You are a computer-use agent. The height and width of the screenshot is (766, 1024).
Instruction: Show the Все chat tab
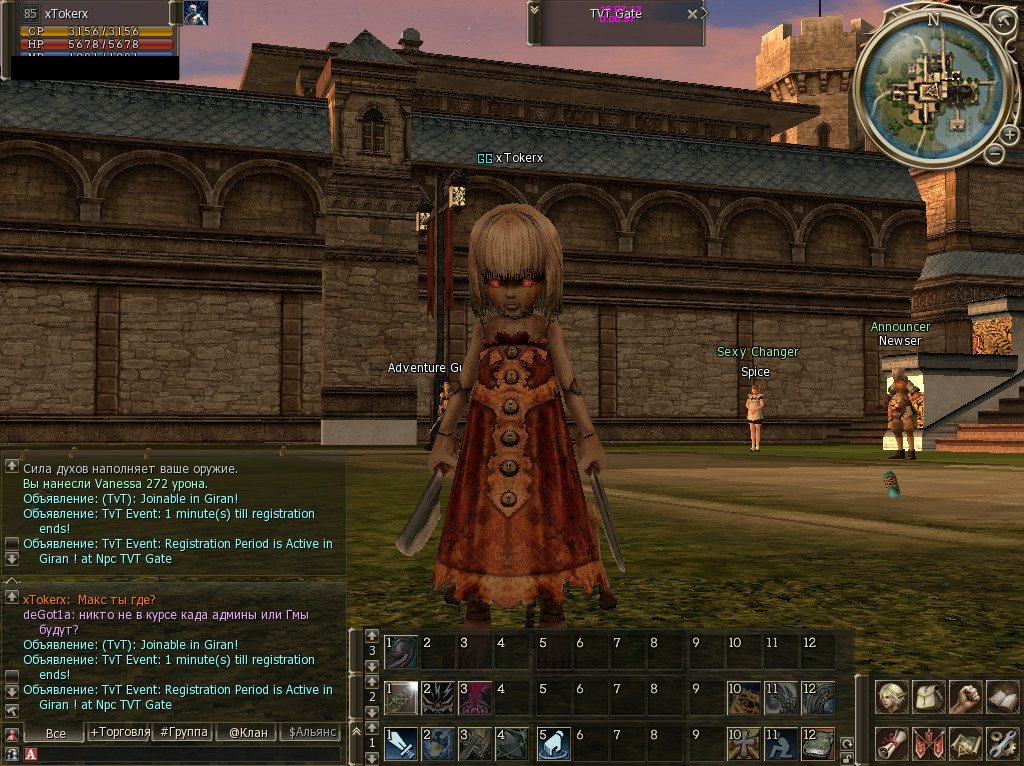click(56, 733)
